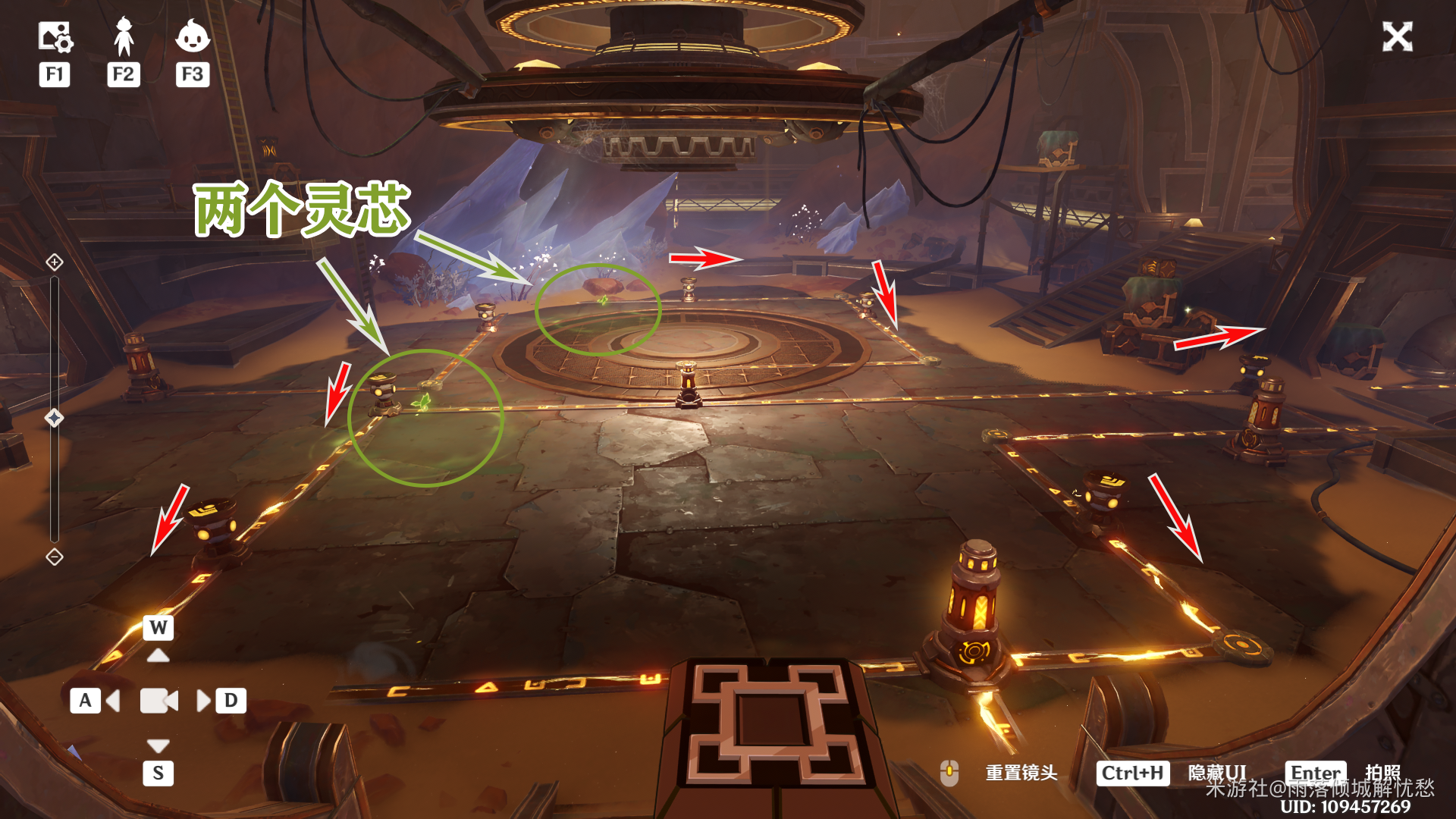Open the camera settings icon

click(55, 37)
